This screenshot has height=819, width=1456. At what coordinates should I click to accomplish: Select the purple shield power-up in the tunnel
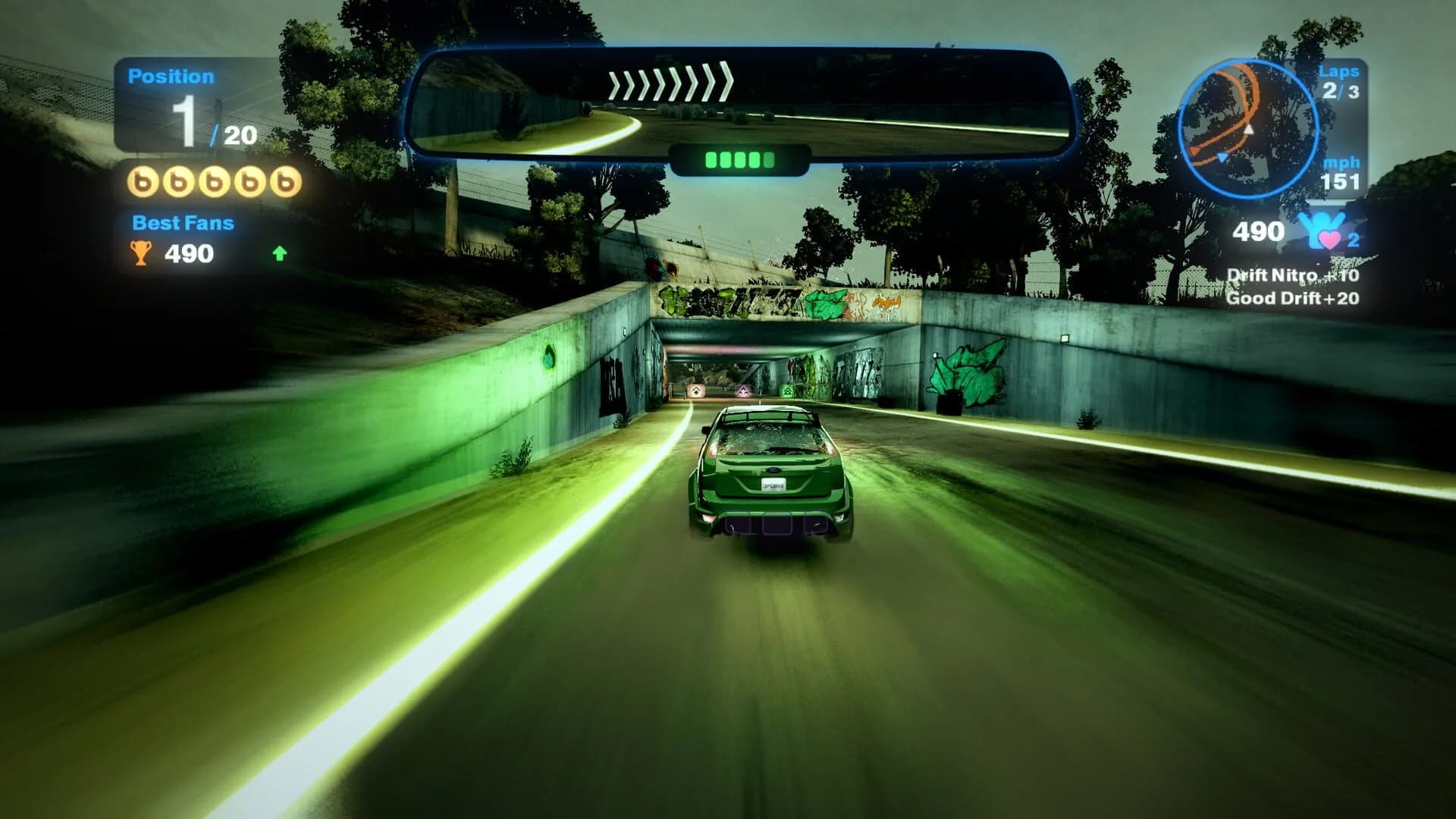pyautogui.click(x=743, y=391)
